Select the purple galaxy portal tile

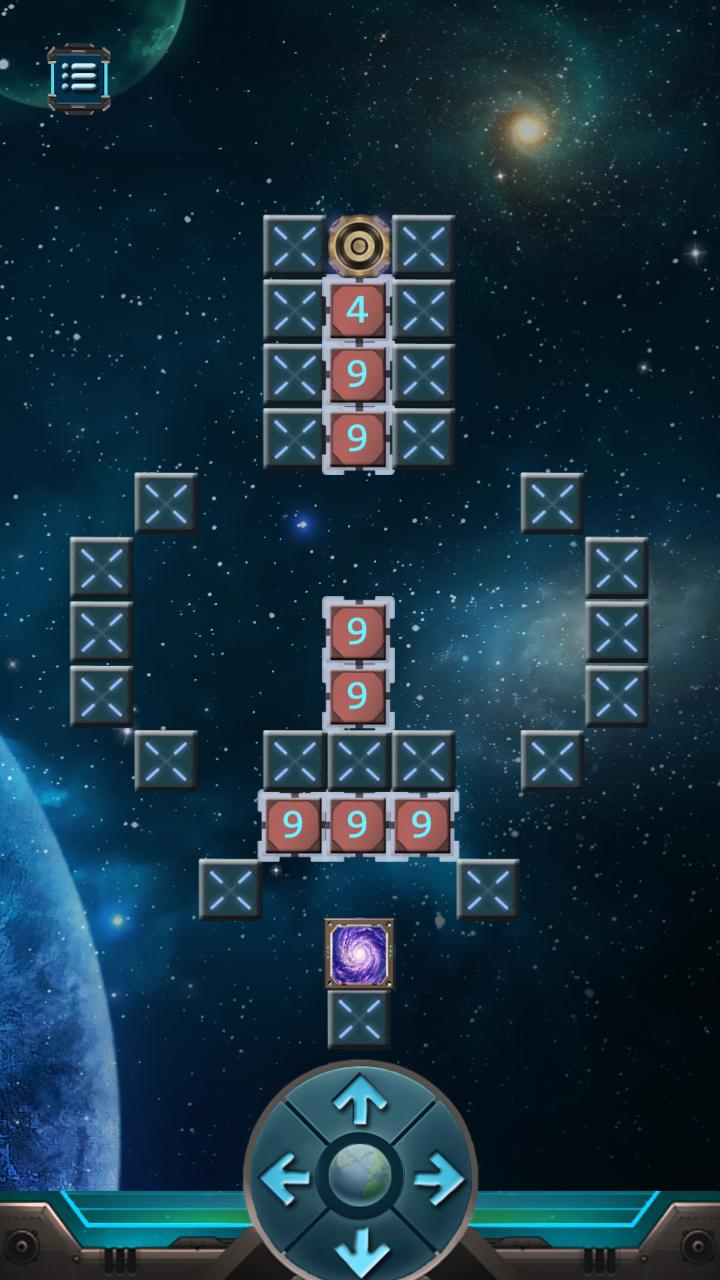(359, 953)
